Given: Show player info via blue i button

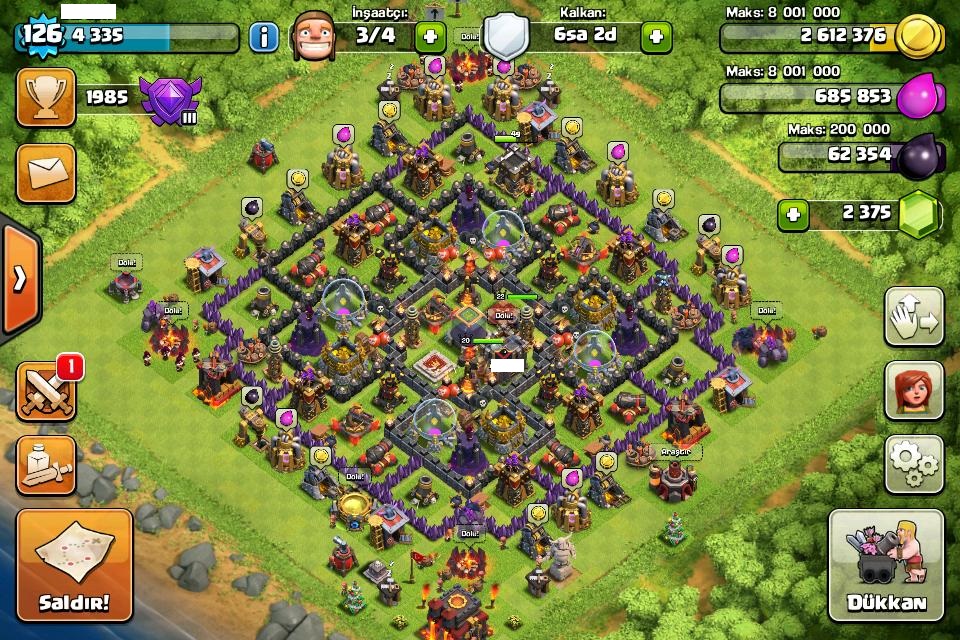Looking at the screenshot, I should coord(263,38).
